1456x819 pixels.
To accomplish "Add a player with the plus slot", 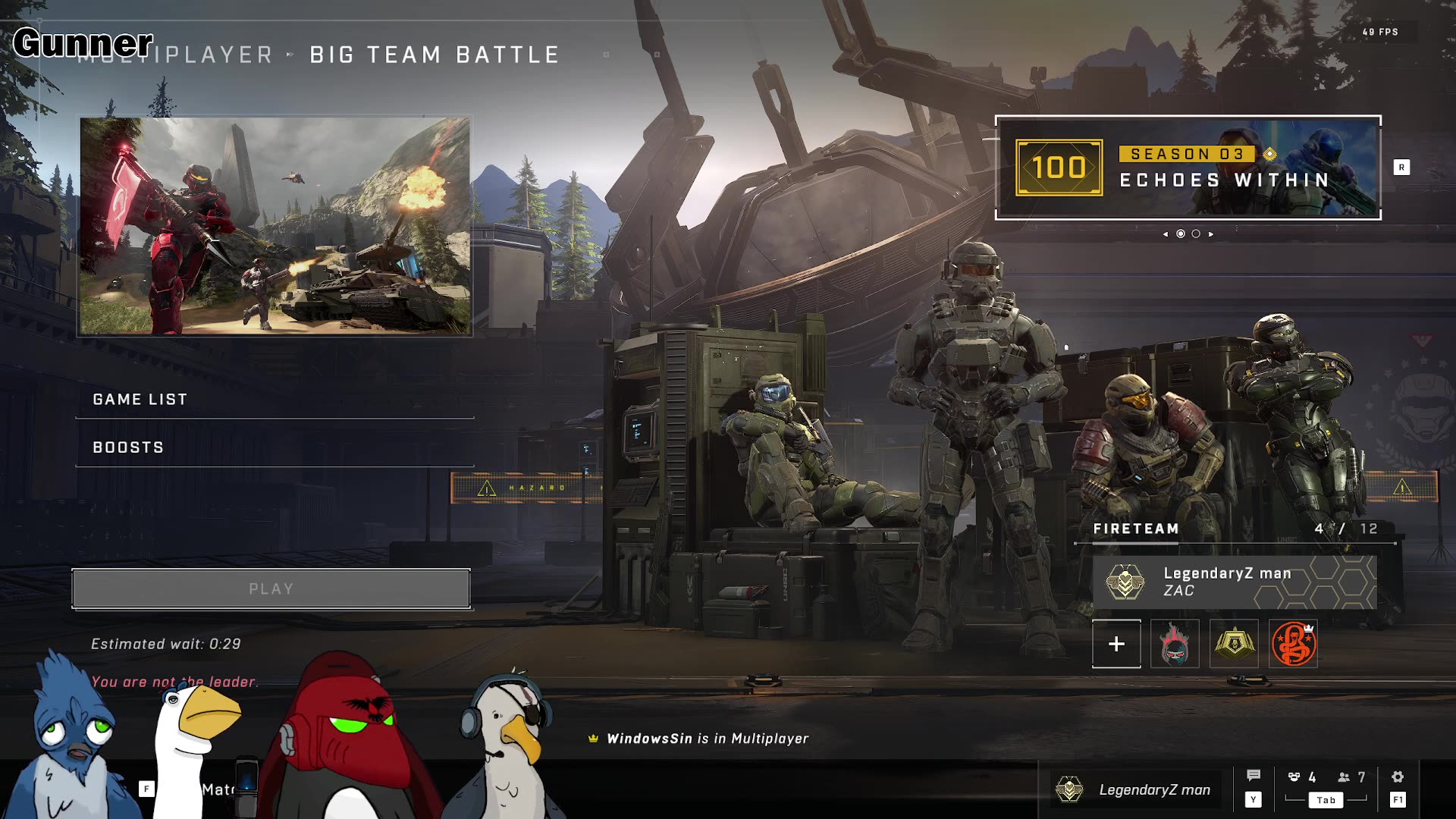I will (x=1116, y=644).
